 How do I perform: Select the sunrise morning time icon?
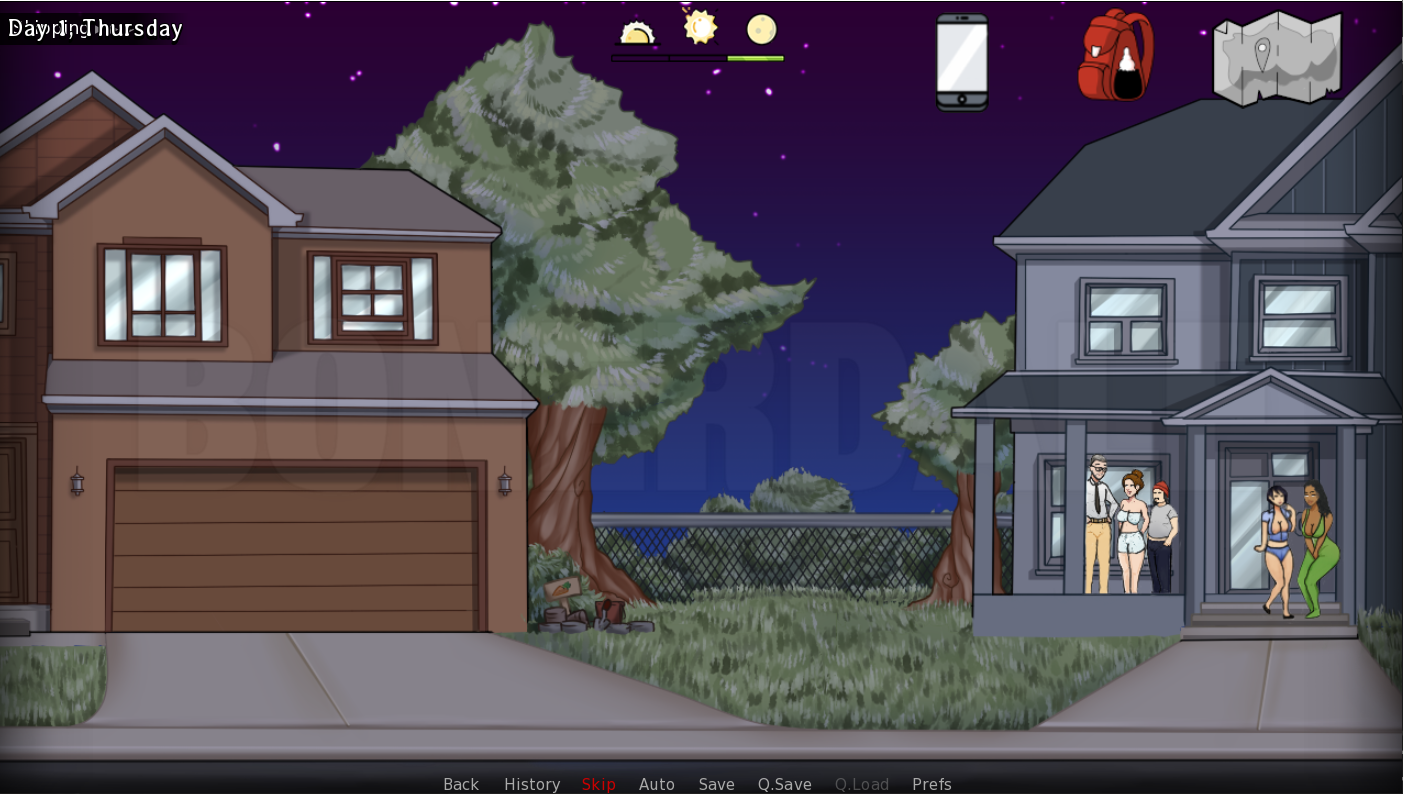(x=637, y=32)
